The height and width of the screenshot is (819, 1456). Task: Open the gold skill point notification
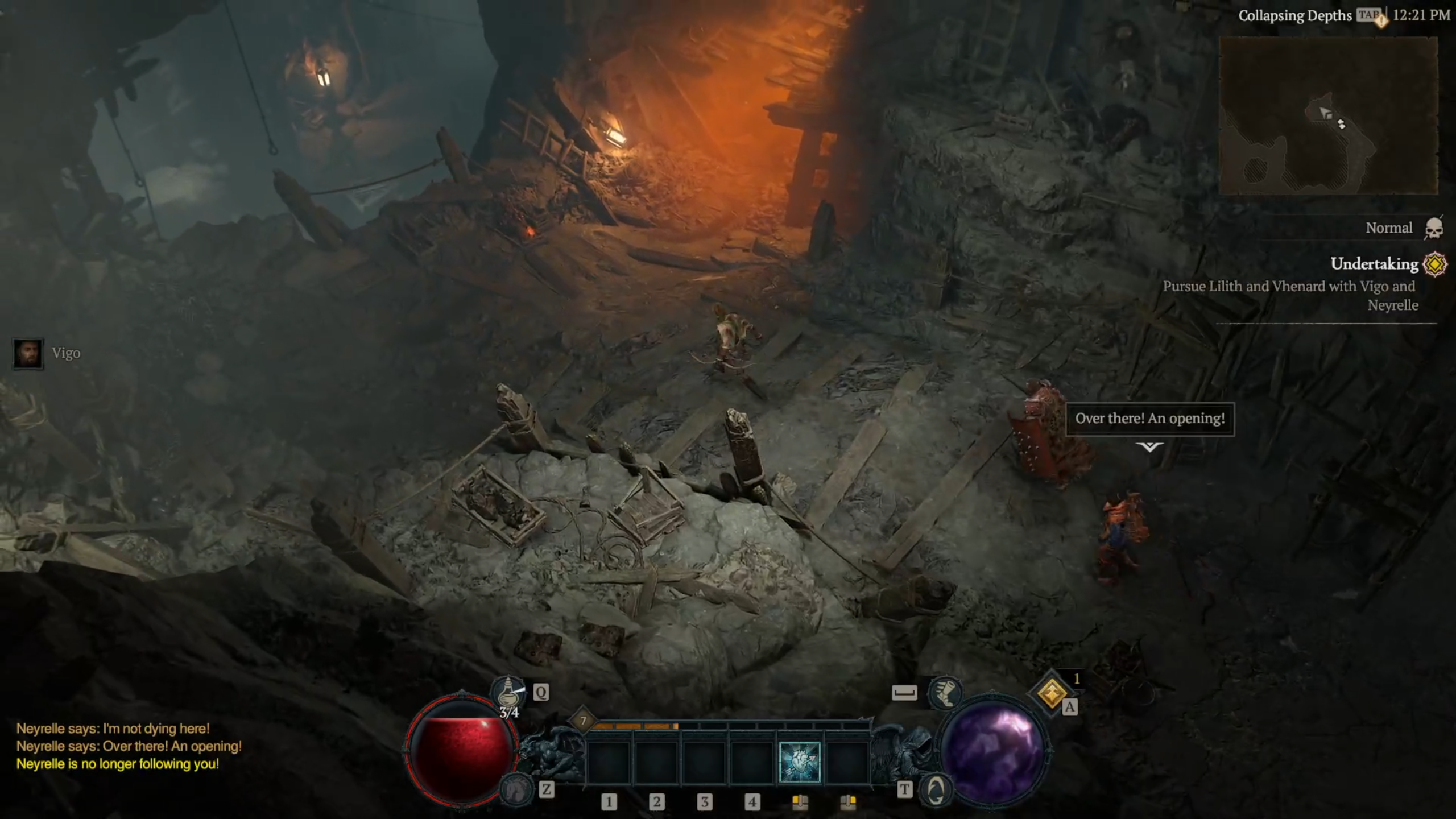(1052, 693)
